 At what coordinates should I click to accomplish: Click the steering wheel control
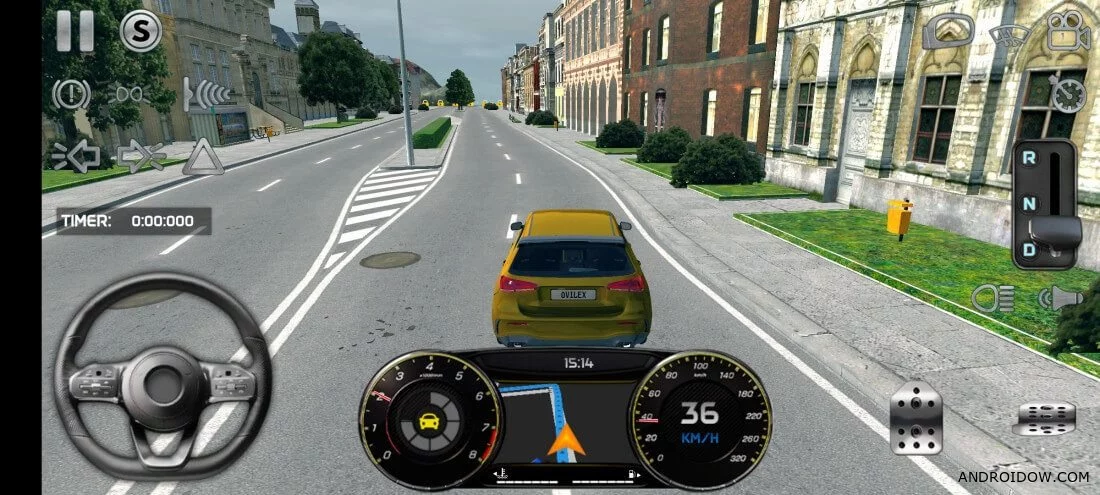[163, 376]
